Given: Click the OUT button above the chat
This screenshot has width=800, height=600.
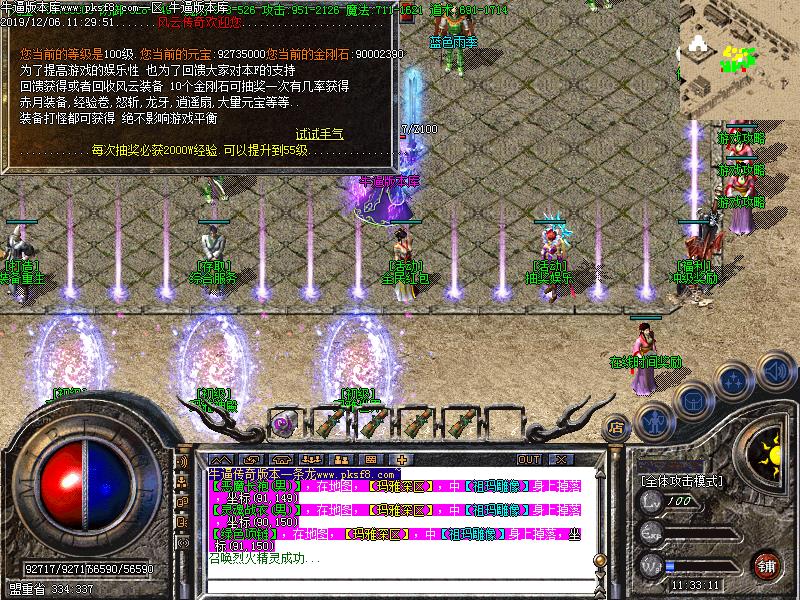Looking at the screenshot, I should click(x=528, y=459).
